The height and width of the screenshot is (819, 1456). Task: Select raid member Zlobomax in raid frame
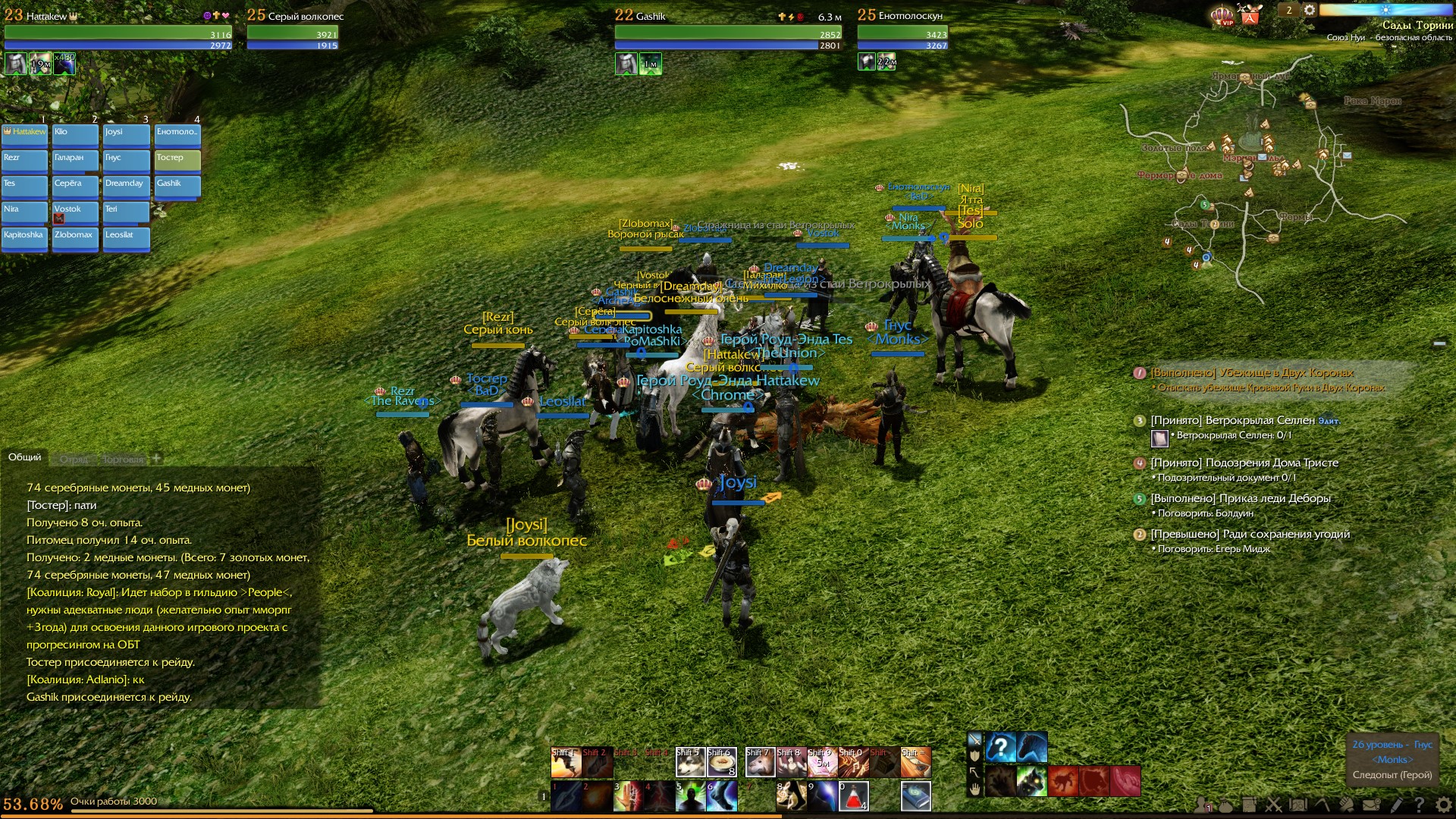click(x=75, y=237)
